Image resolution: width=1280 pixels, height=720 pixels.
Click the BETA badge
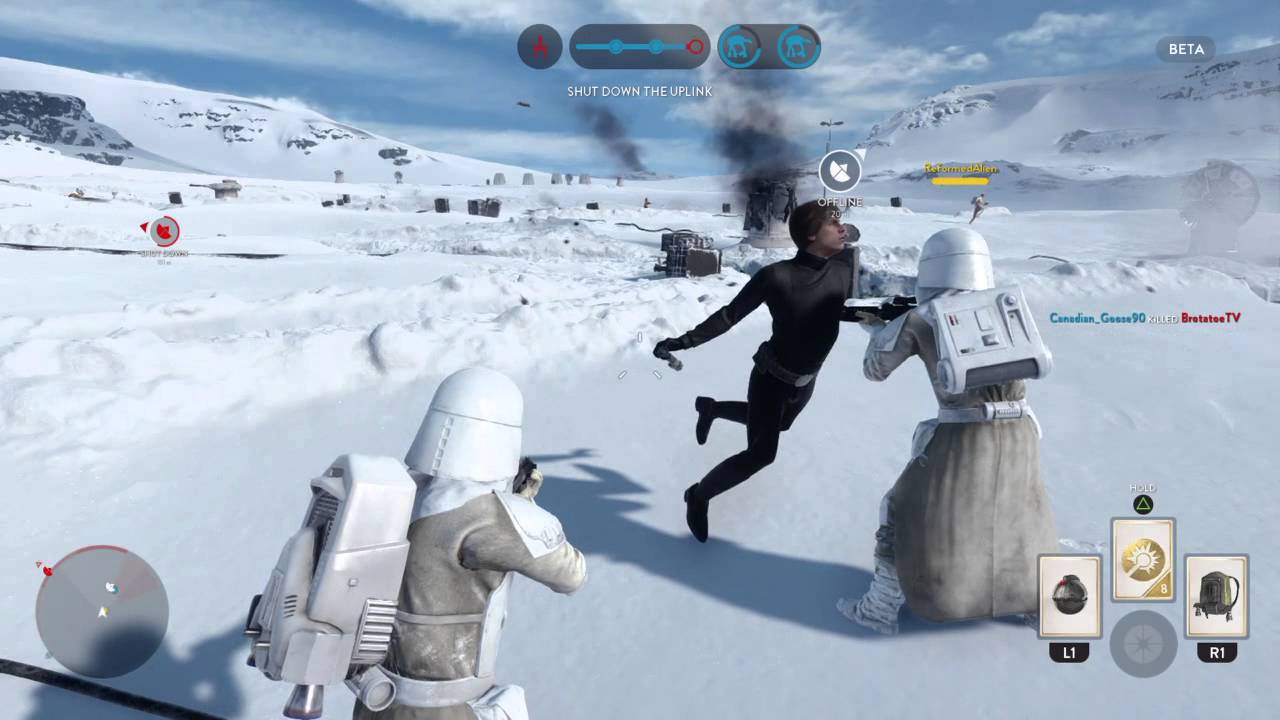1185,49
